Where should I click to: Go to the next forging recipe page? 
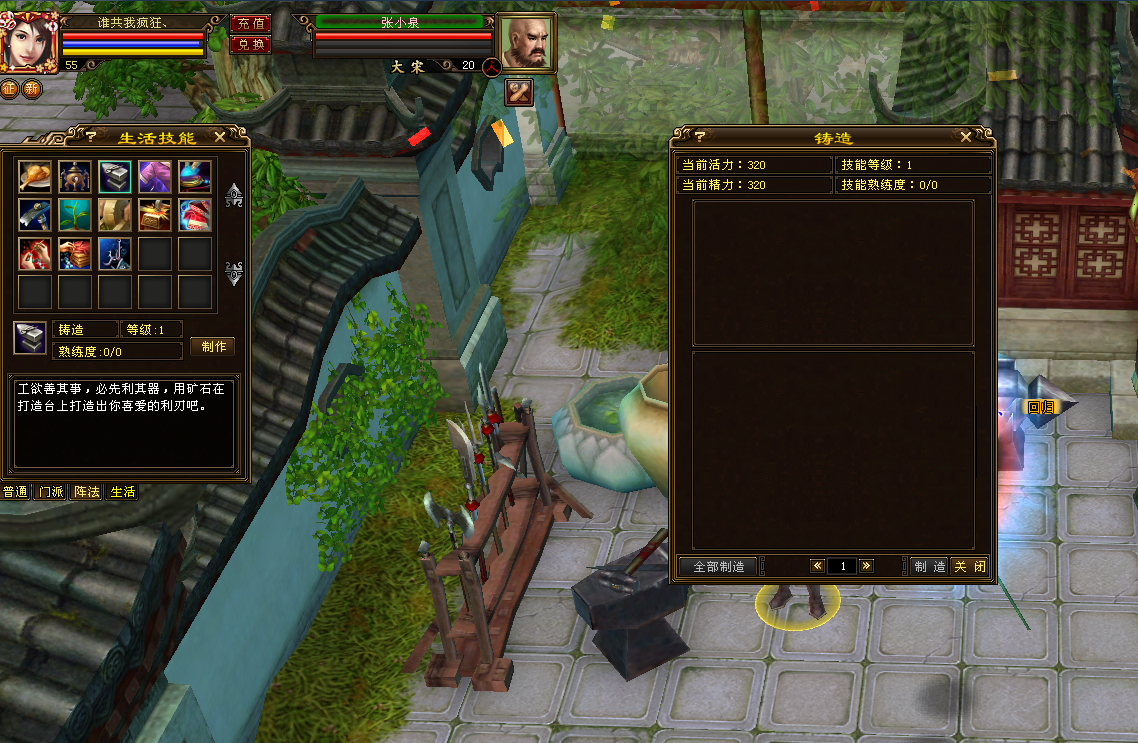click(866, 566)
